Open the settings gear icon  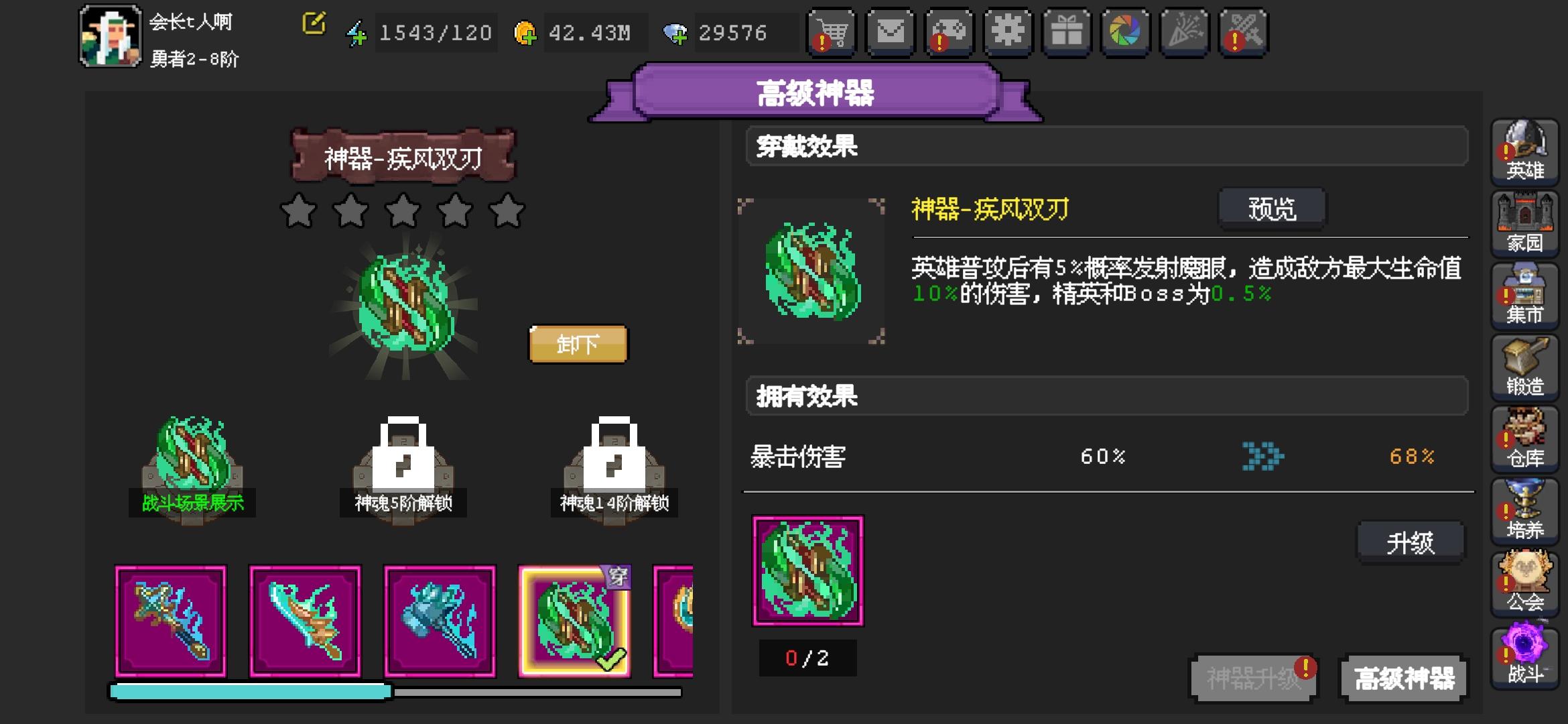tap(1007, 32)
